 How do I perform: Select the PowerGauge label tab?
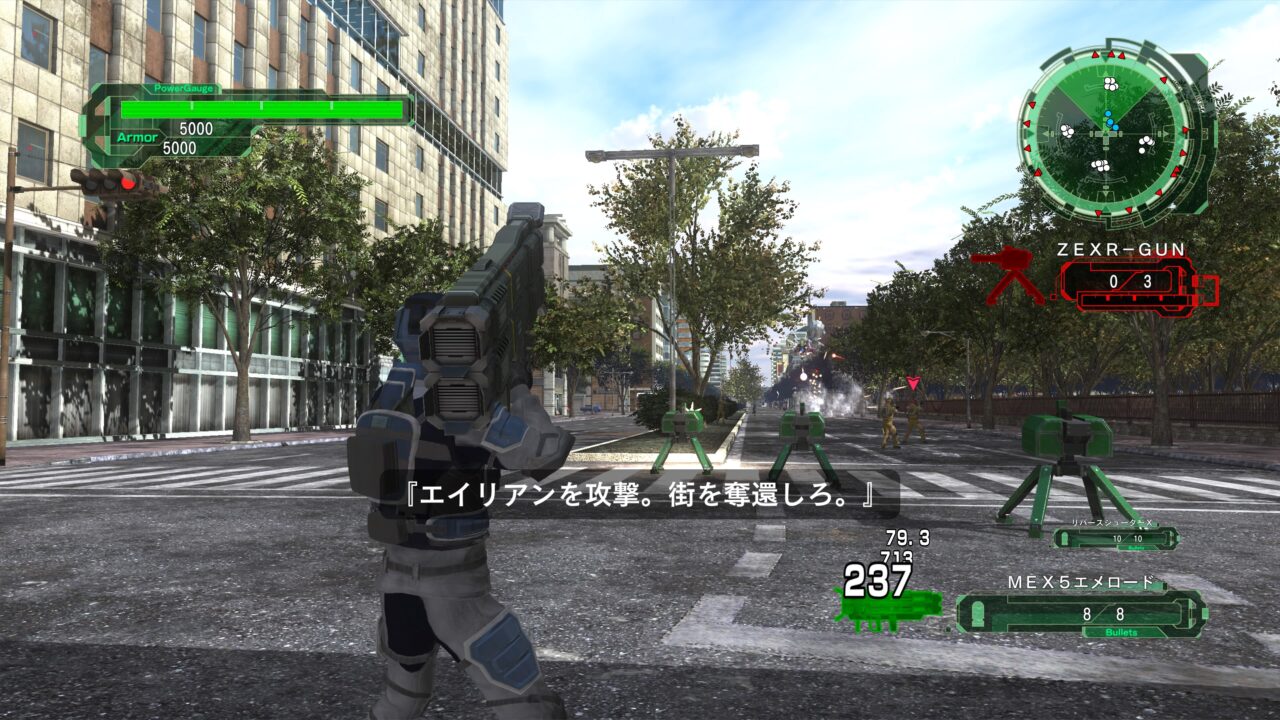coord(184,88)
